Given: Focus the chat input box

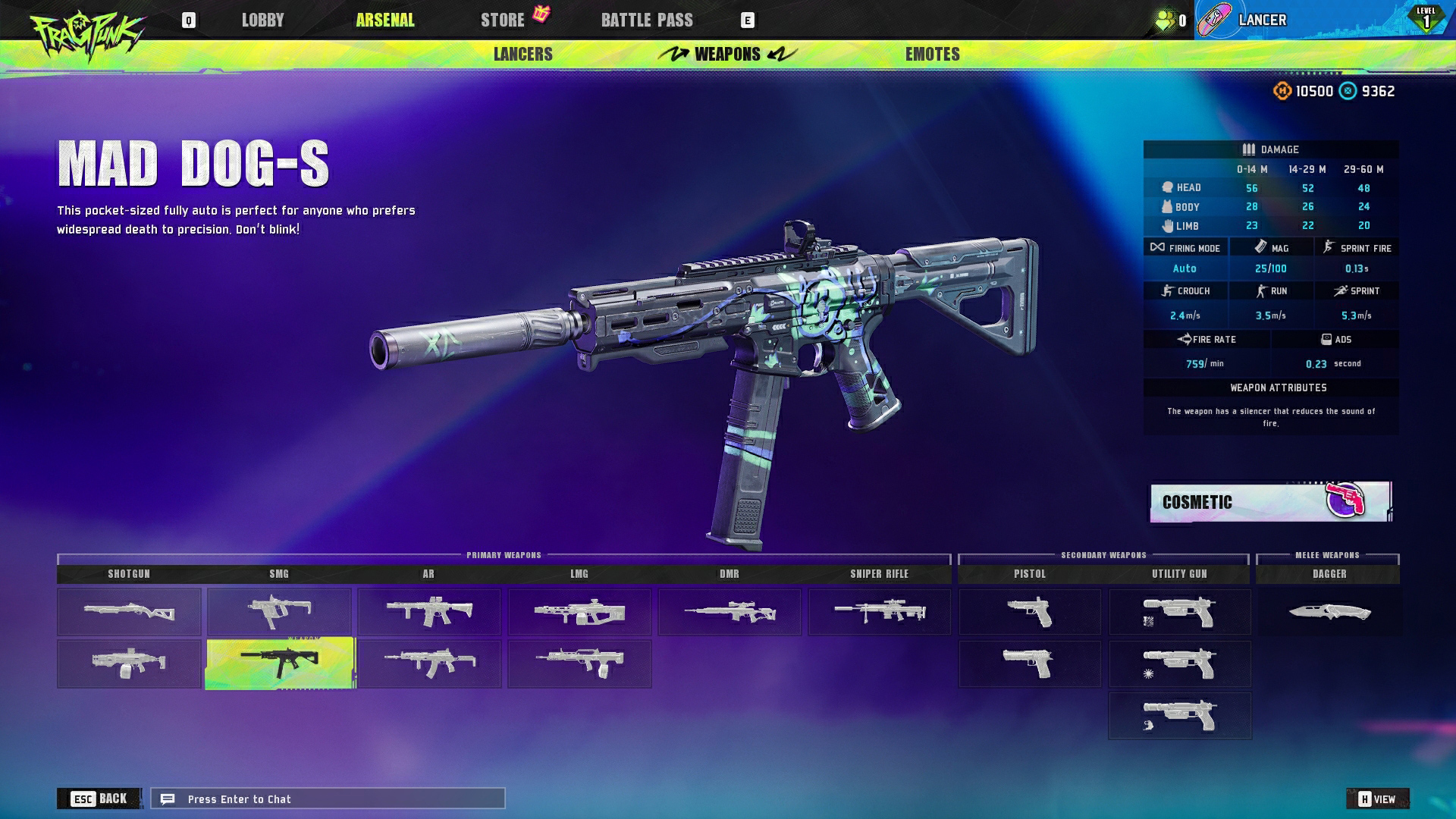Looking at the screenshot, I should [328, 799].
